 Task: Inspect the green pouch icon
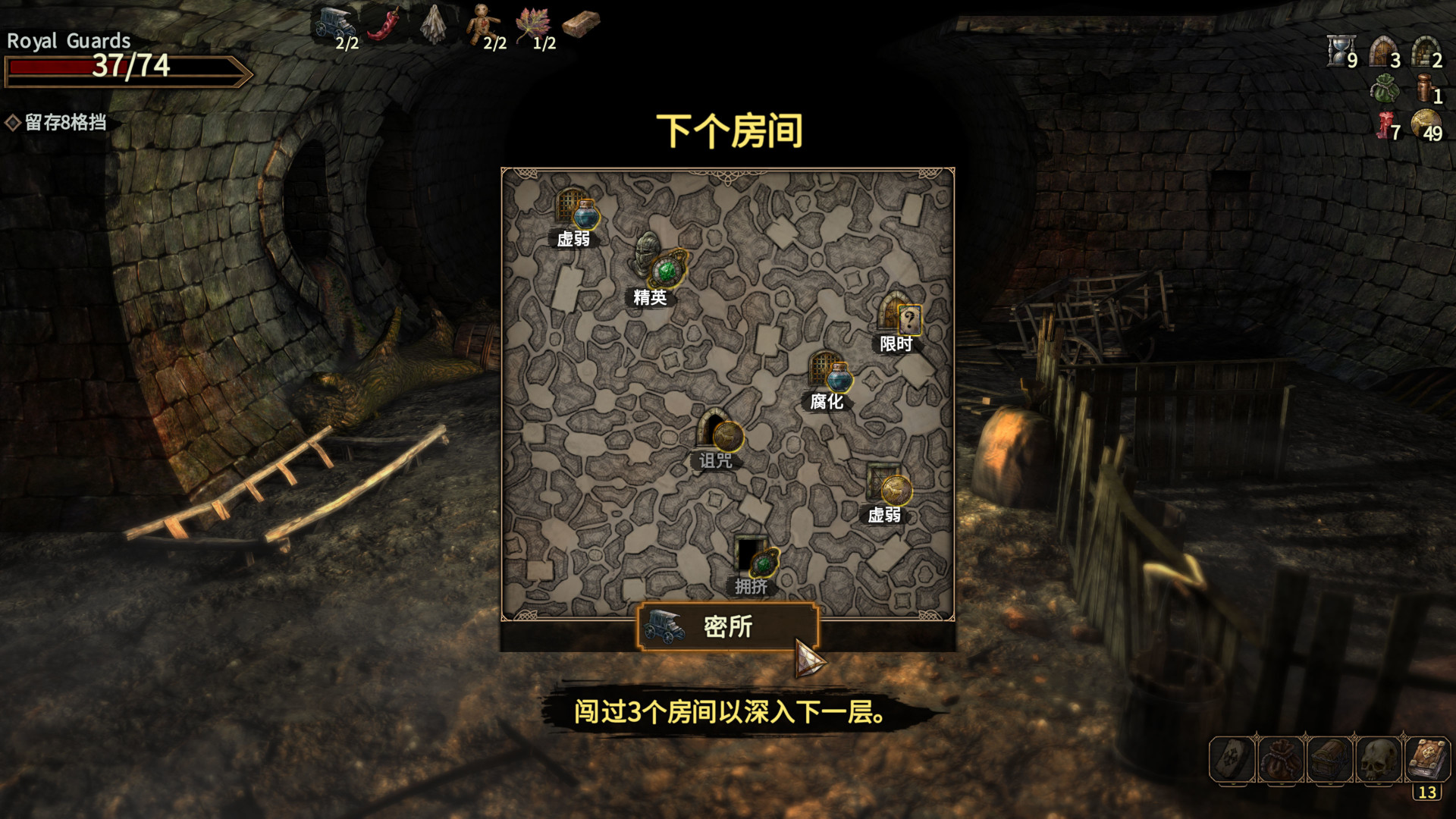(x=1384, y=89)
